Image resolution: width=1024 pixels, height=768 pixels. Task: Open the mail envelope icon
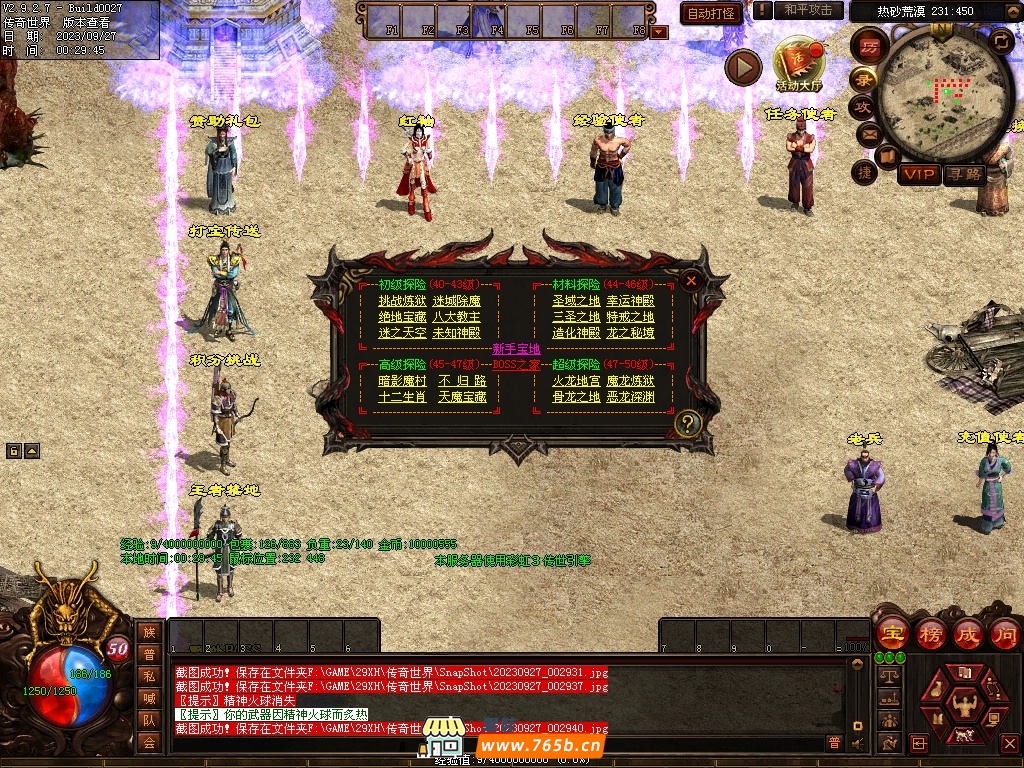(866, 133)
